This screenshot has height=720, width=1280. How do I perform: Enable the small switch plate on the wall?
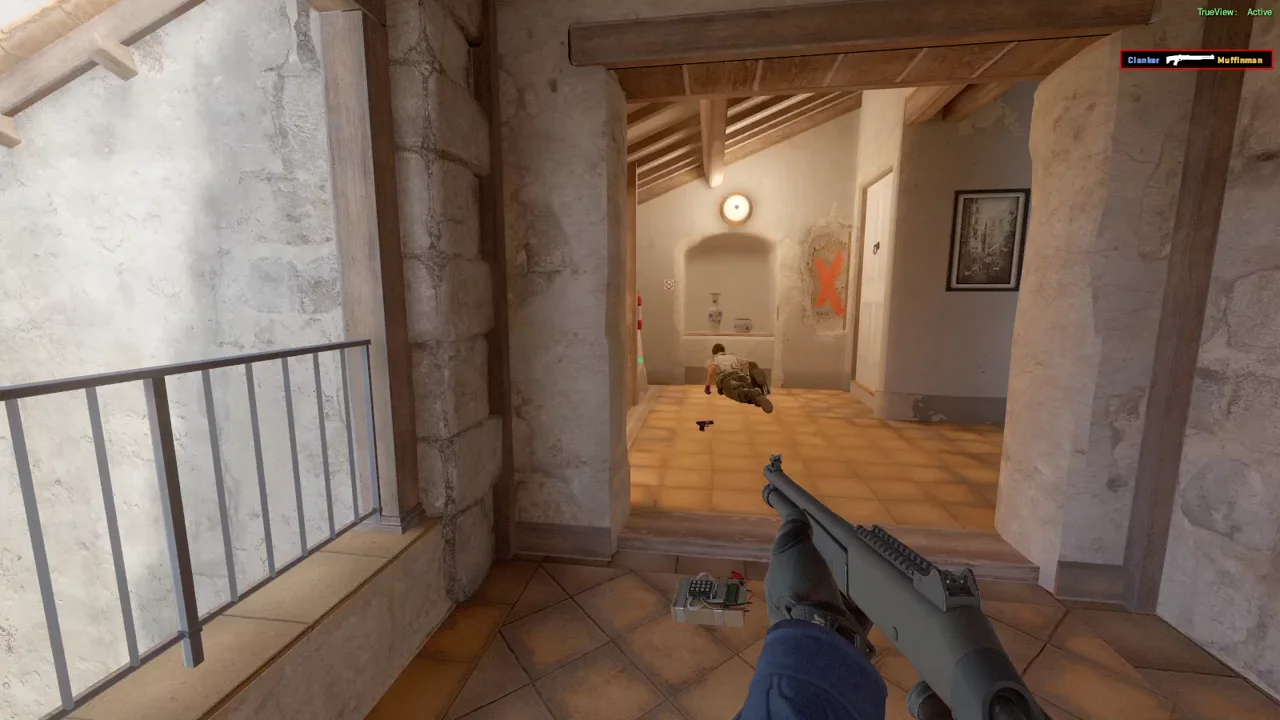click(668, 285)
